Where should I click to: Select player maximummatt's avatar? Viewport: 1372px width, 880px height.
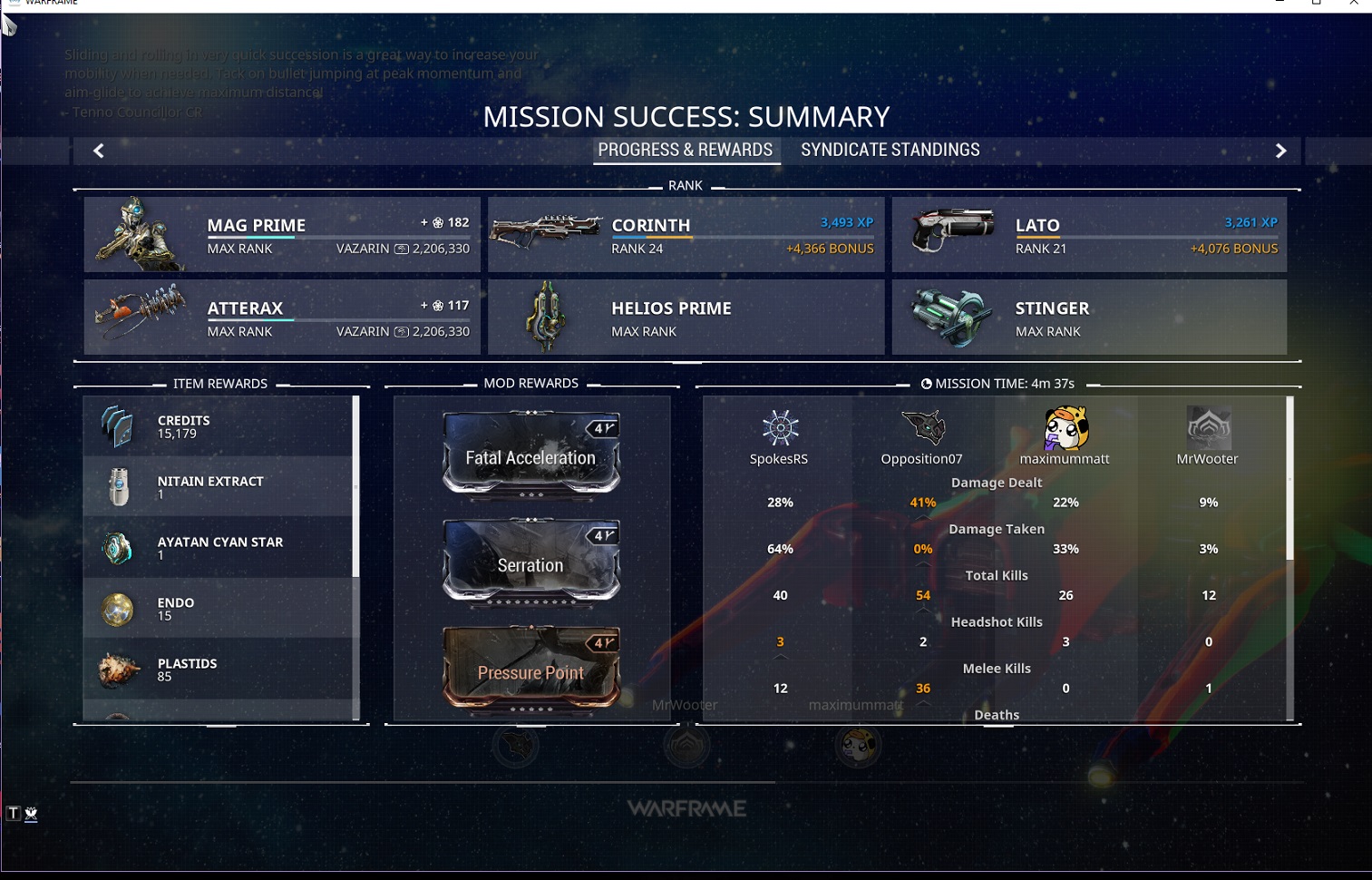click(1065, 428)
